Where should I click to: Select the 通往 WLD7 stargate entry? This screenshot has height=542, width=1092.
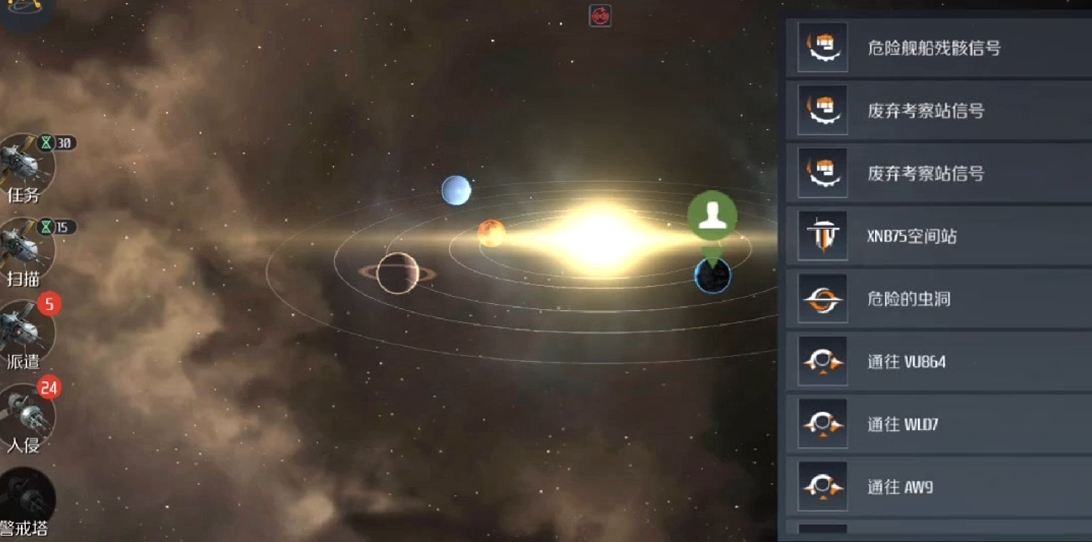pos(935,425)
